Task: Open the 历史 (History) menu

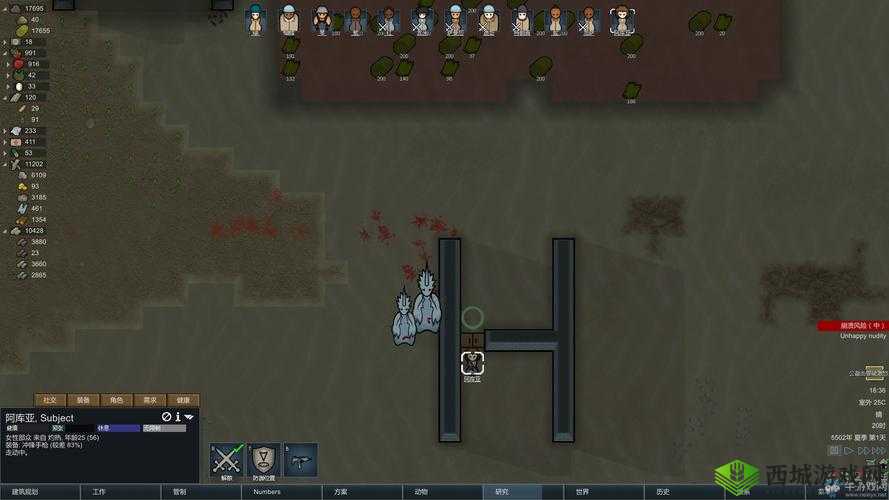Action: 663,492
